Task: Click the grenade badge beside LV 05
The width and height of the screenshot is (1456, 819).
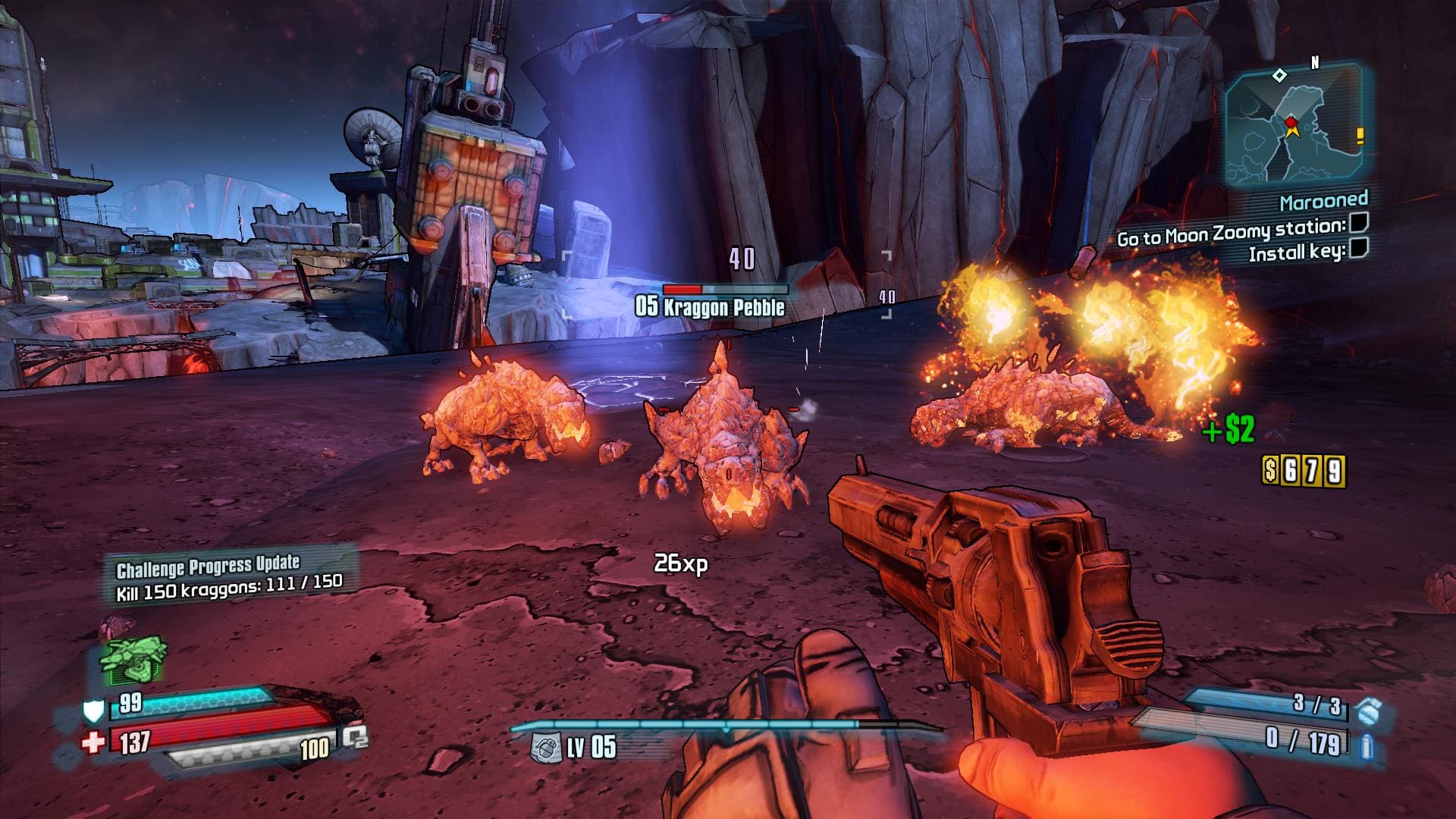Action: point(545,747)
